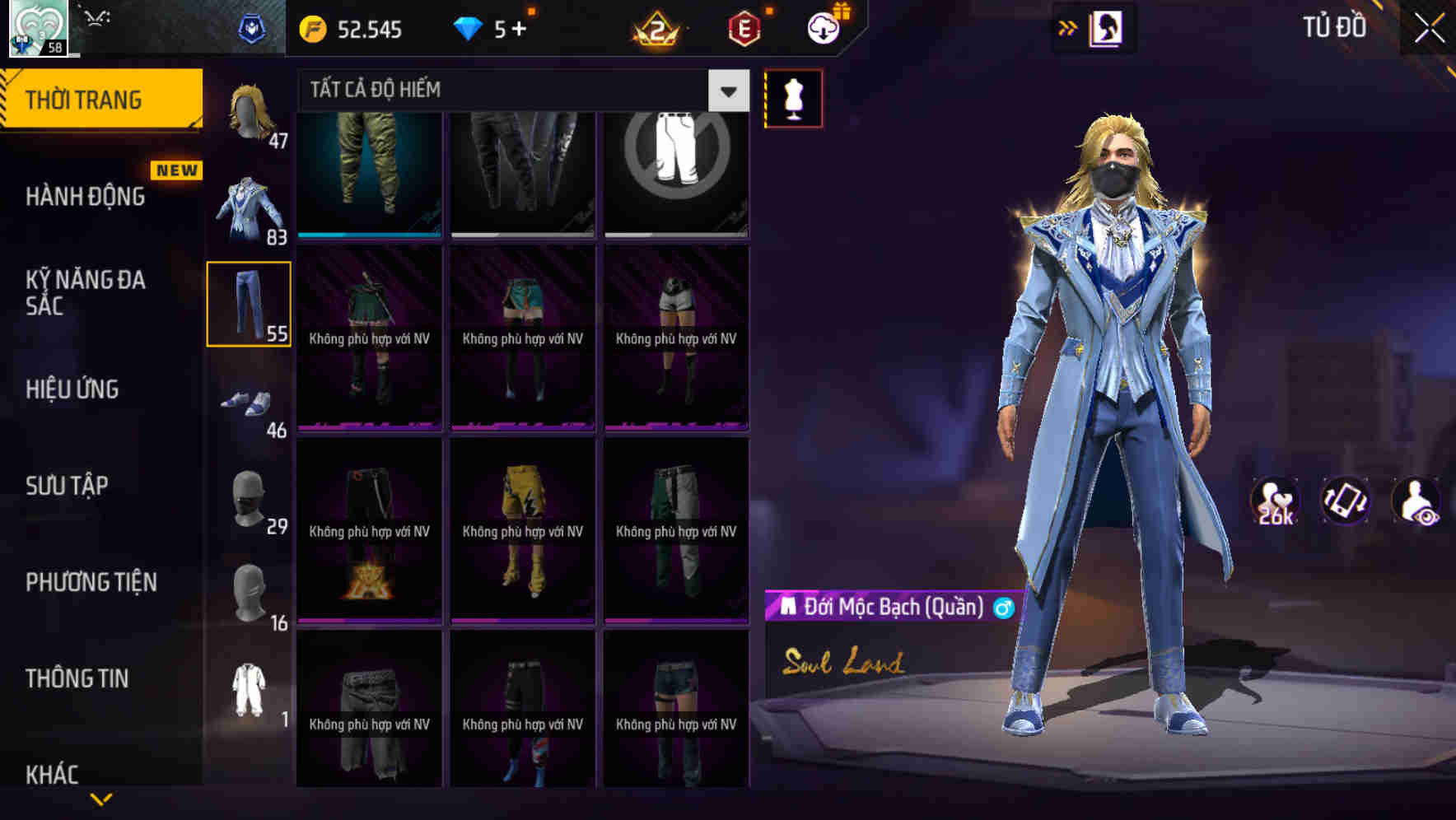Viewport: 1456px width, 820px height.
Task: Switch to the HÀNH ĐỘNG tab
Action: coord(85,197)
